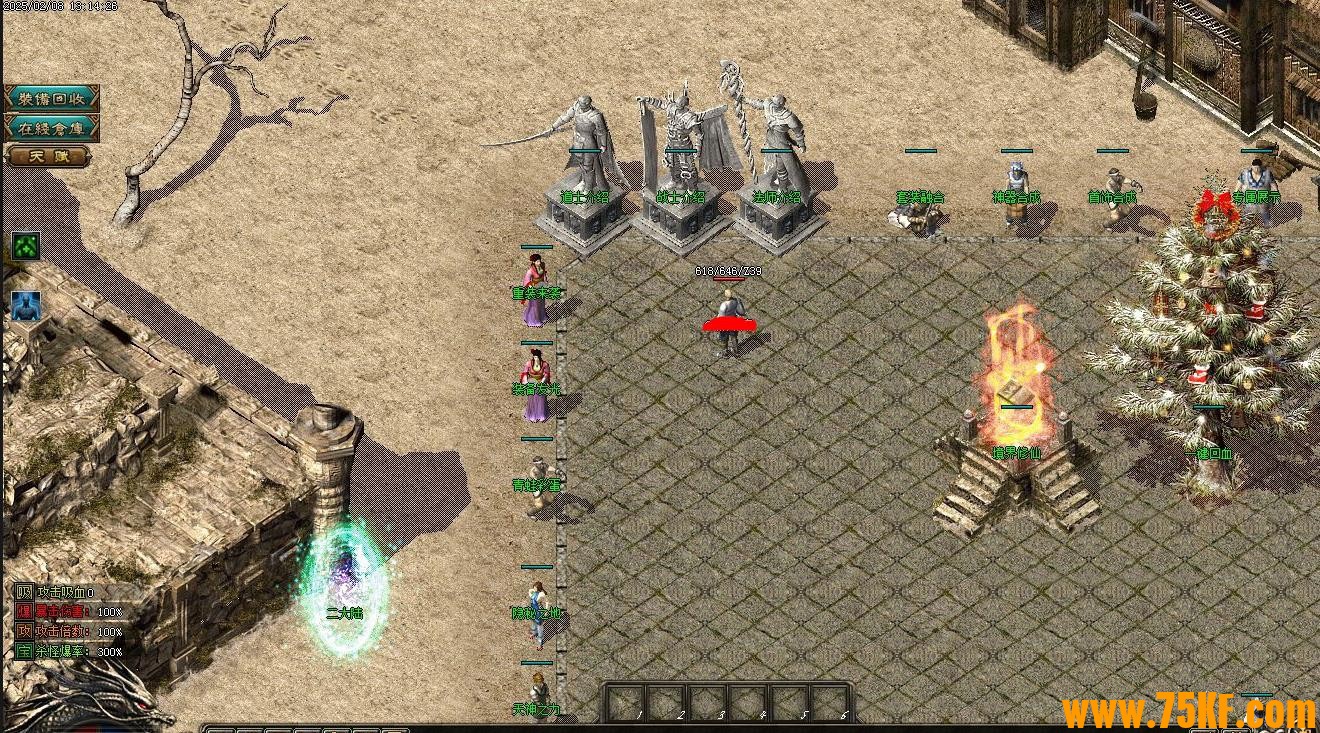The height and width of the screenshot is (733, 1320).
Task: Click the green glowing skill icon
Action: (x=26, y=246)
